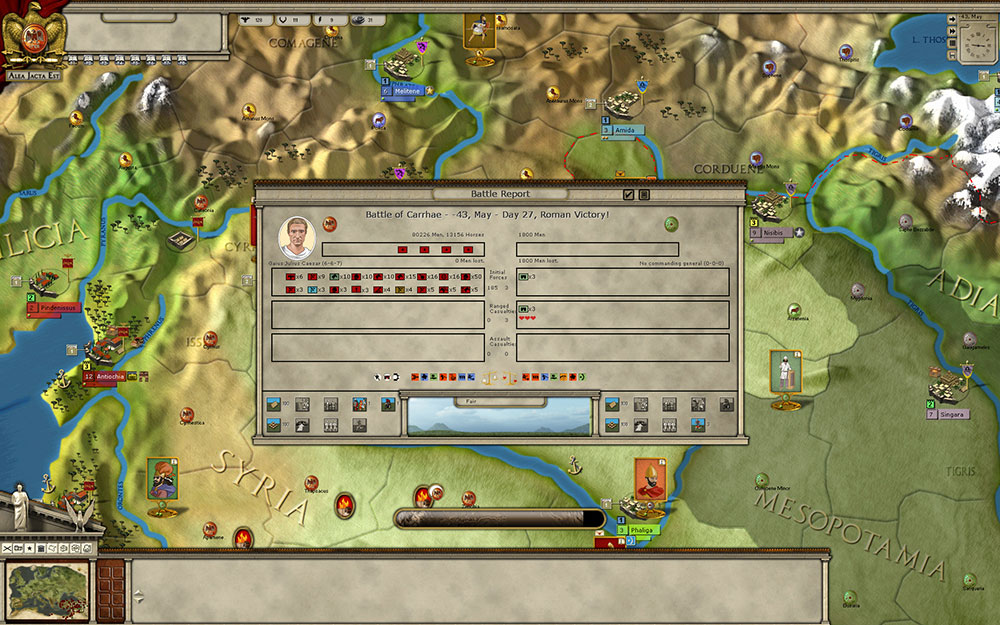The image size is (1000, 625).
Task: Open the brown ledger panel beside the minimap
Action: [x=110, y=589]
